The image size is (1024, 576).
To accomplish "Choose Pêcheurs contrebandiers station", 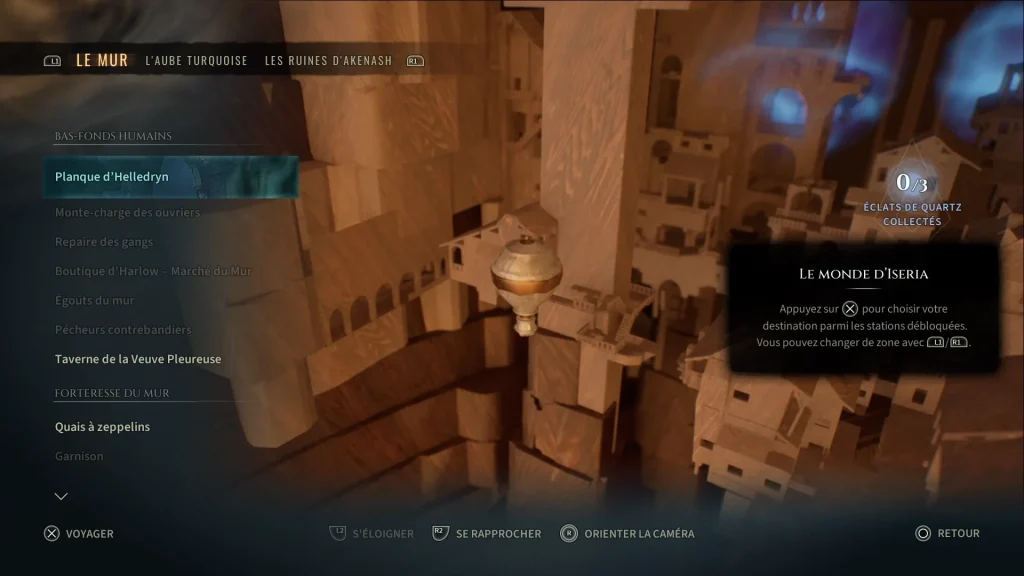I will coord(123,330).
